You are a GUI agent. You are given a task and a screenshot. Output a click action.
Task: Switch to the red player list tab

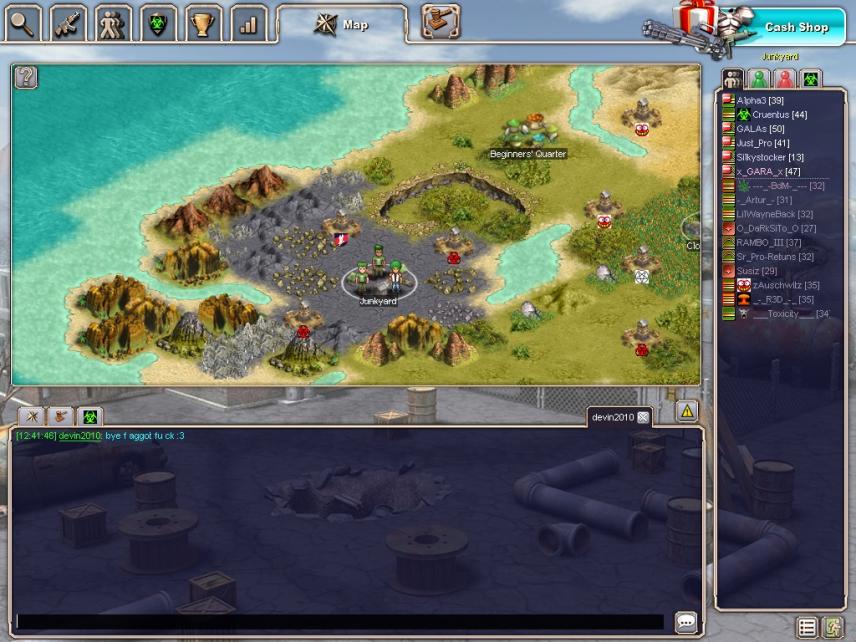785,78
